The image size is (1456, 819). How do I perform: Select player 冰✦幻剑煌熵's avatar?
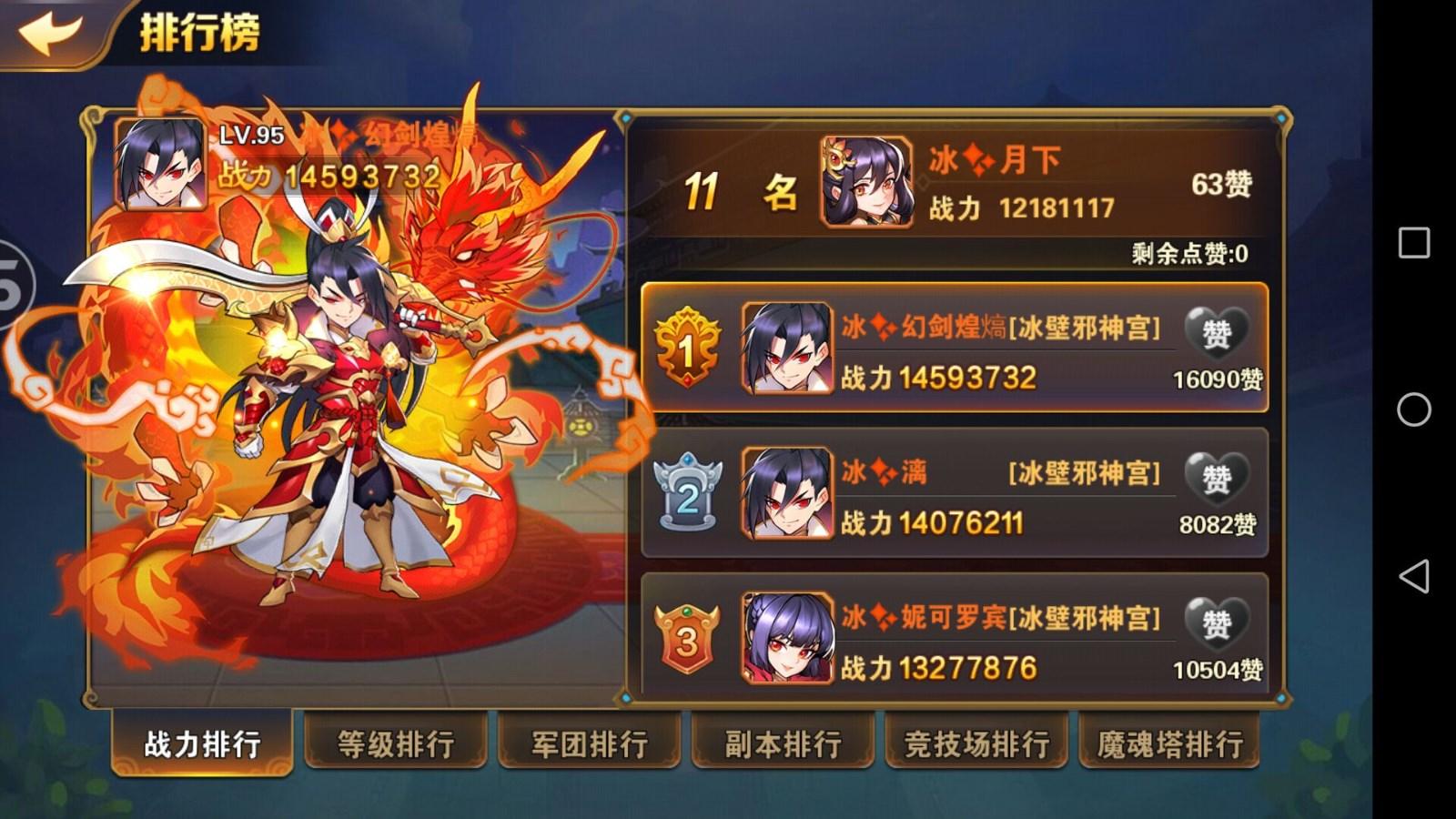point(786,349)
